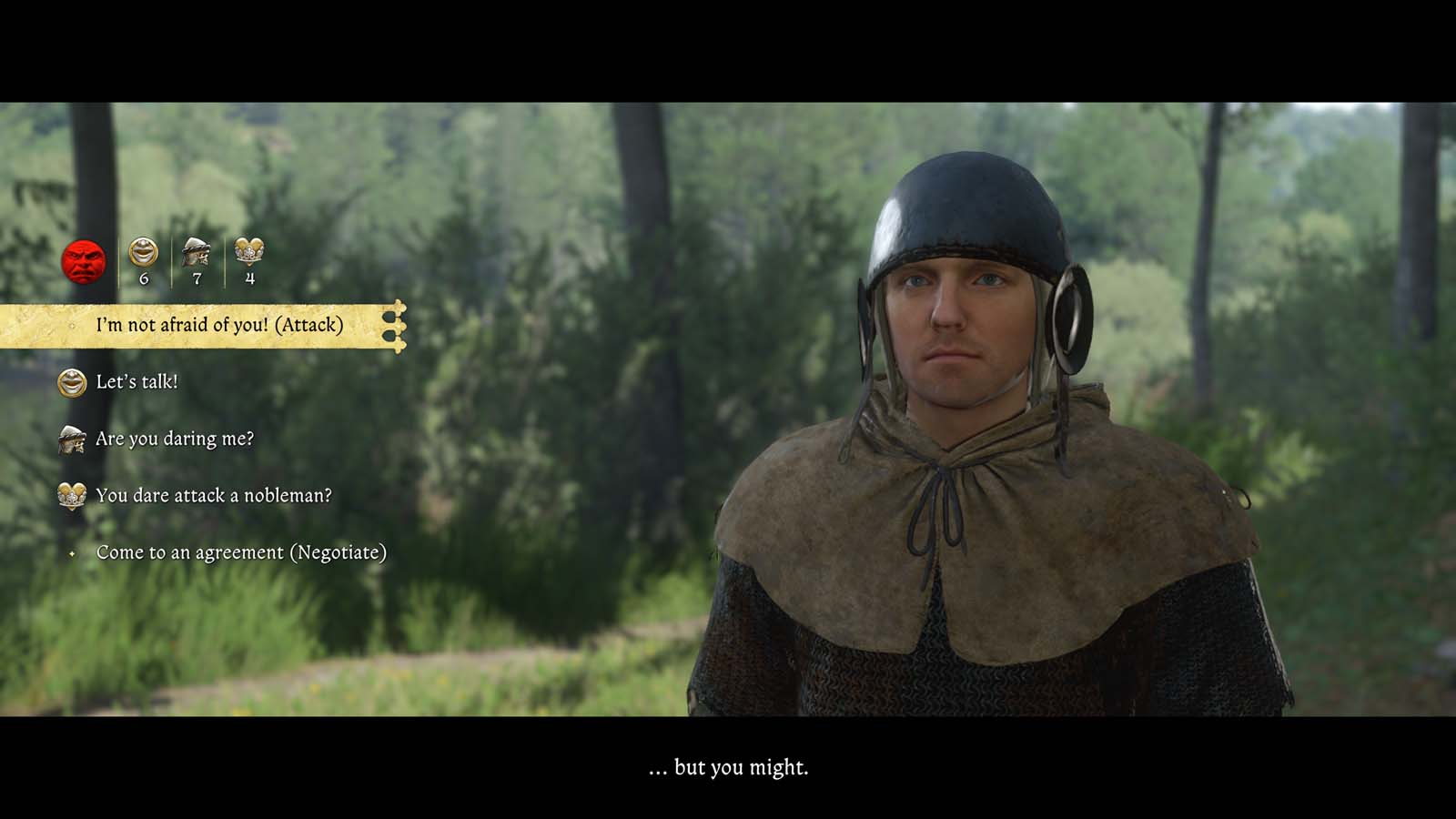Click the highlighted parchment banner
This screenshot has height=819, width=1456.
(200, 324)
